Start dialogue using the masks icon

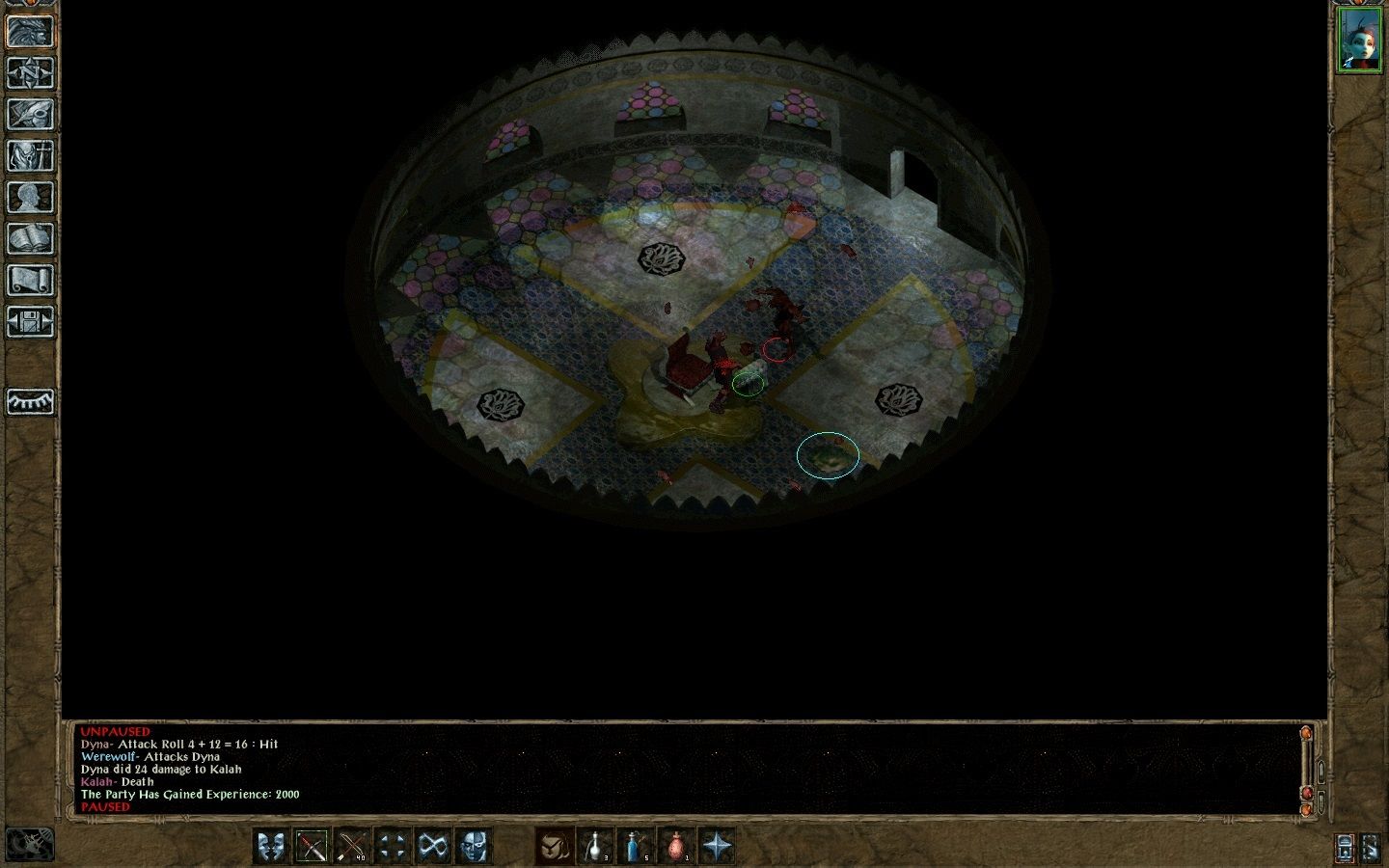[x=271, y=846]
